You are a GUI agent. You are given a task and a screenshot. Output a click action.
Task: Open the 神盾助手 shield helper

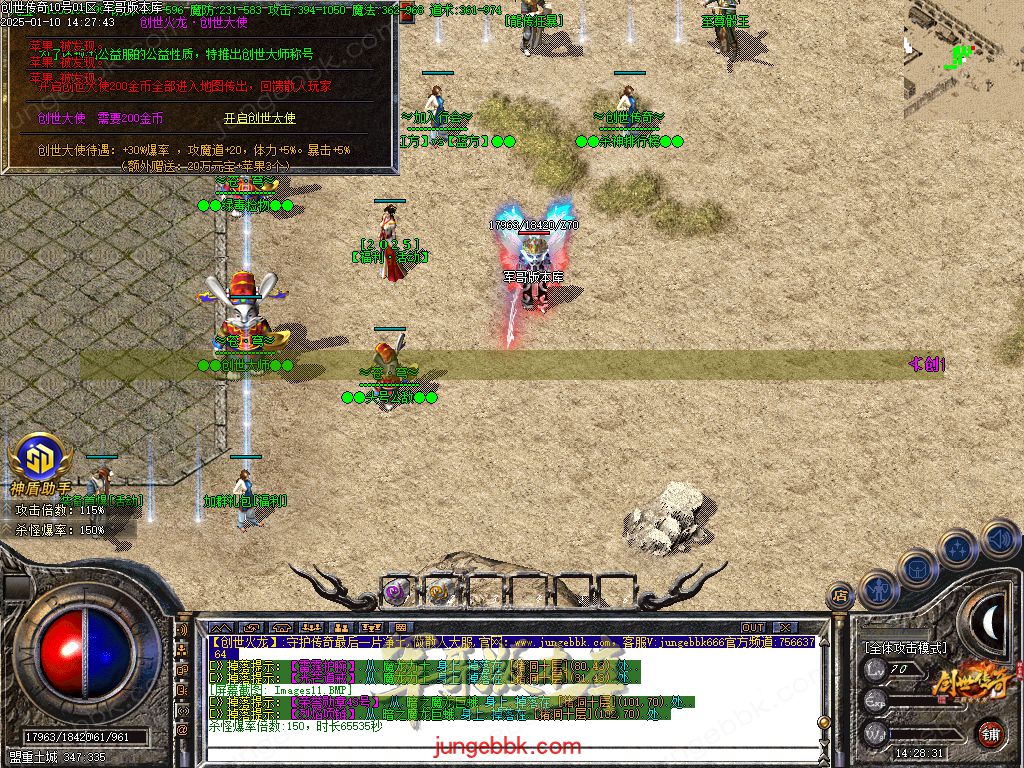pyautogui.click(x=40, y=462)
